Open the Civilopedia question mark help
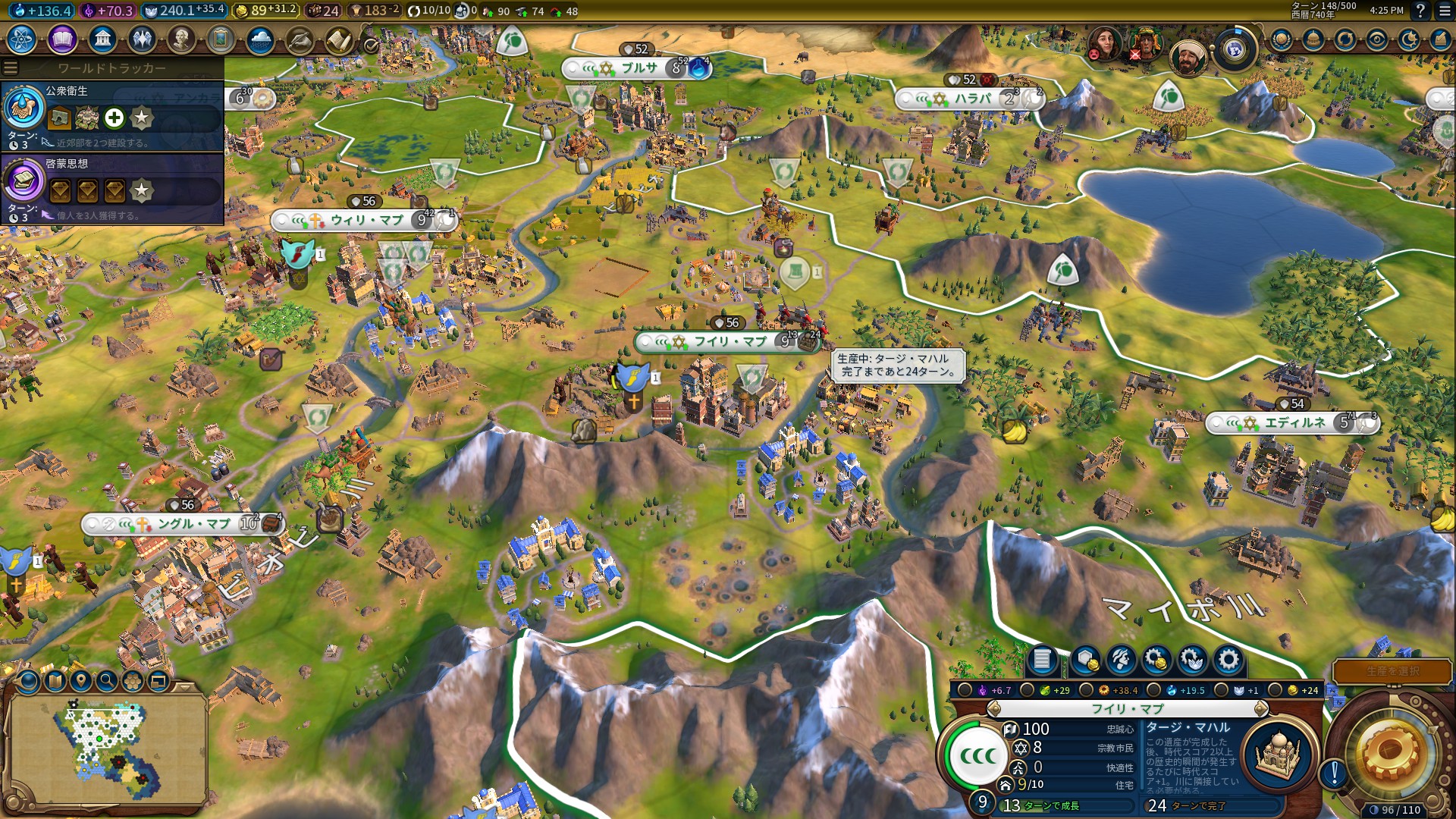 (1420, 11)
